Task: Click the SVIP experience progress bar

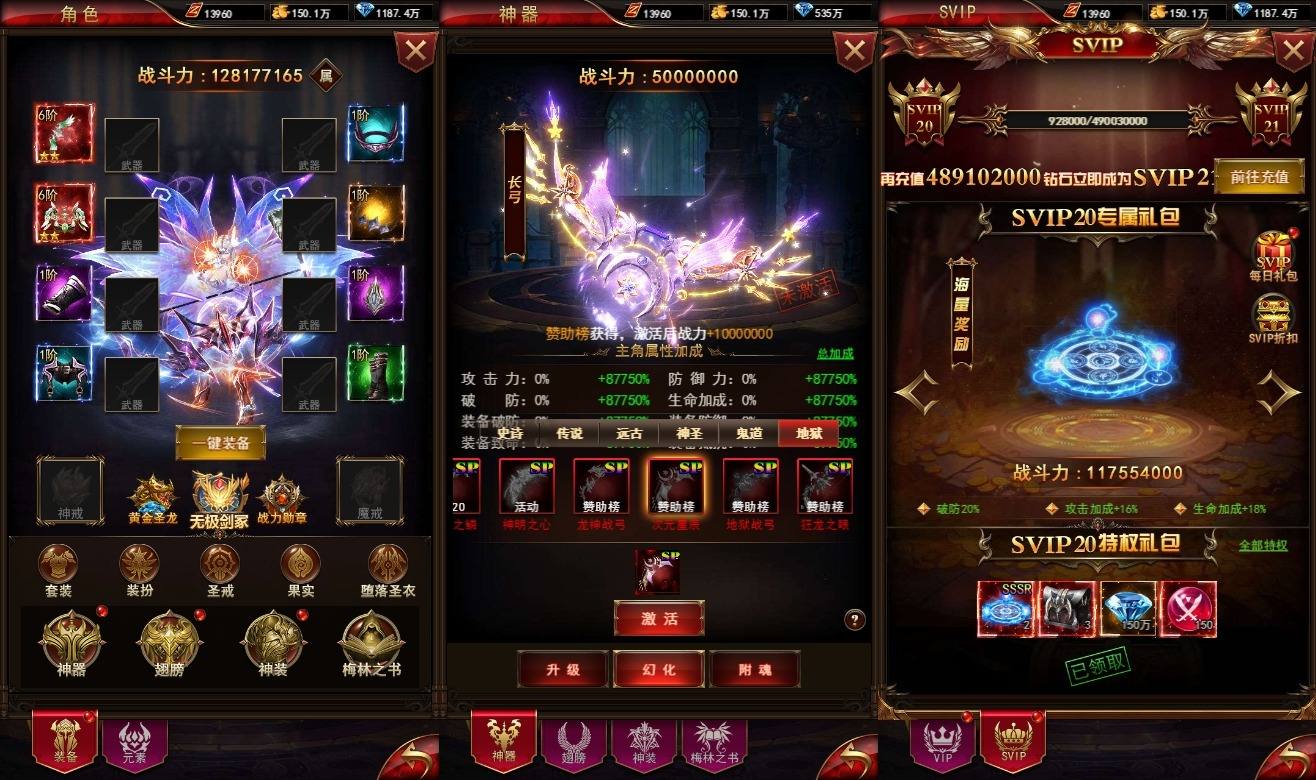Action: click(1099, 119)
